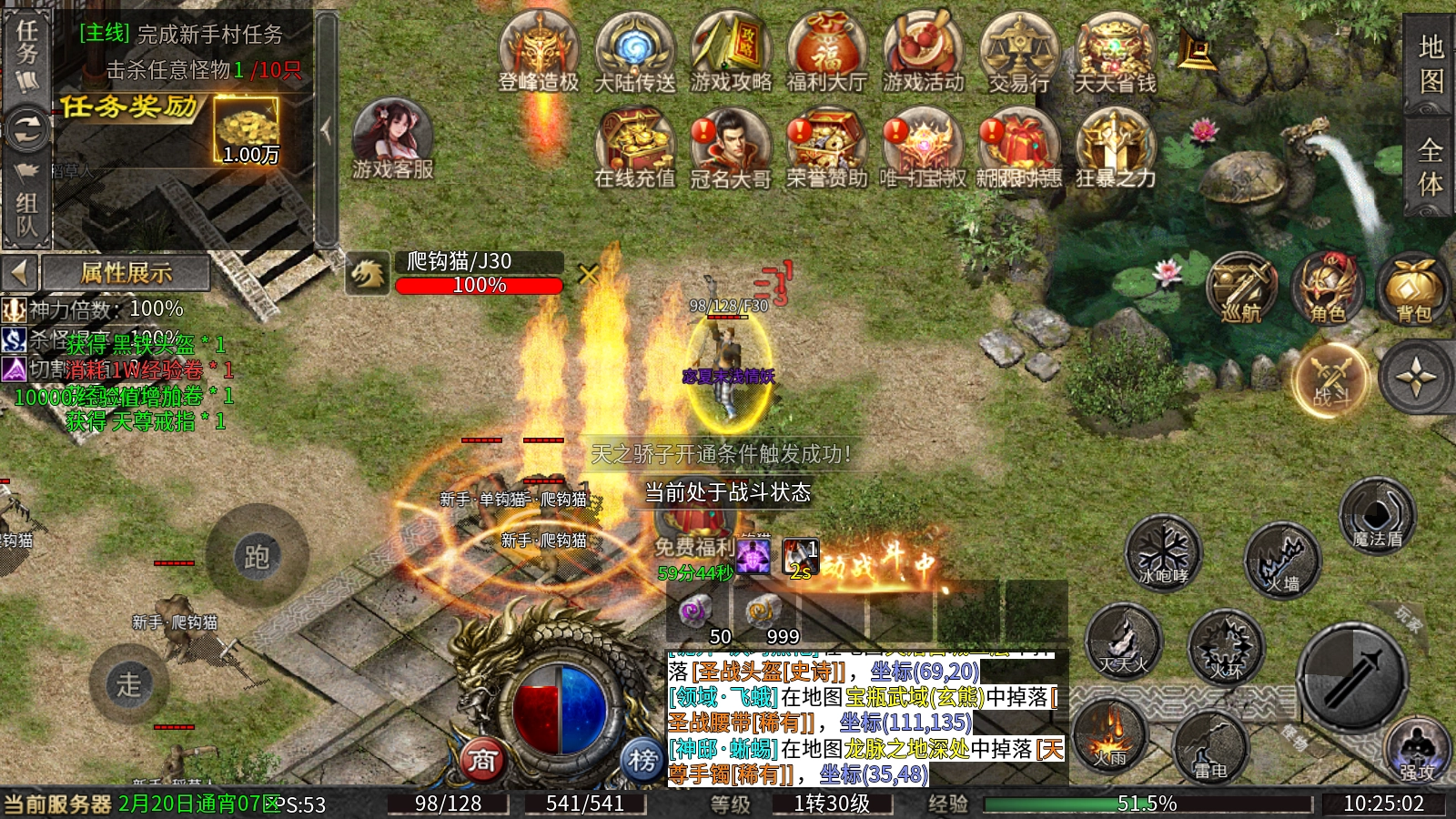Open the 狂暴之力 icon

pos(1116,146)
